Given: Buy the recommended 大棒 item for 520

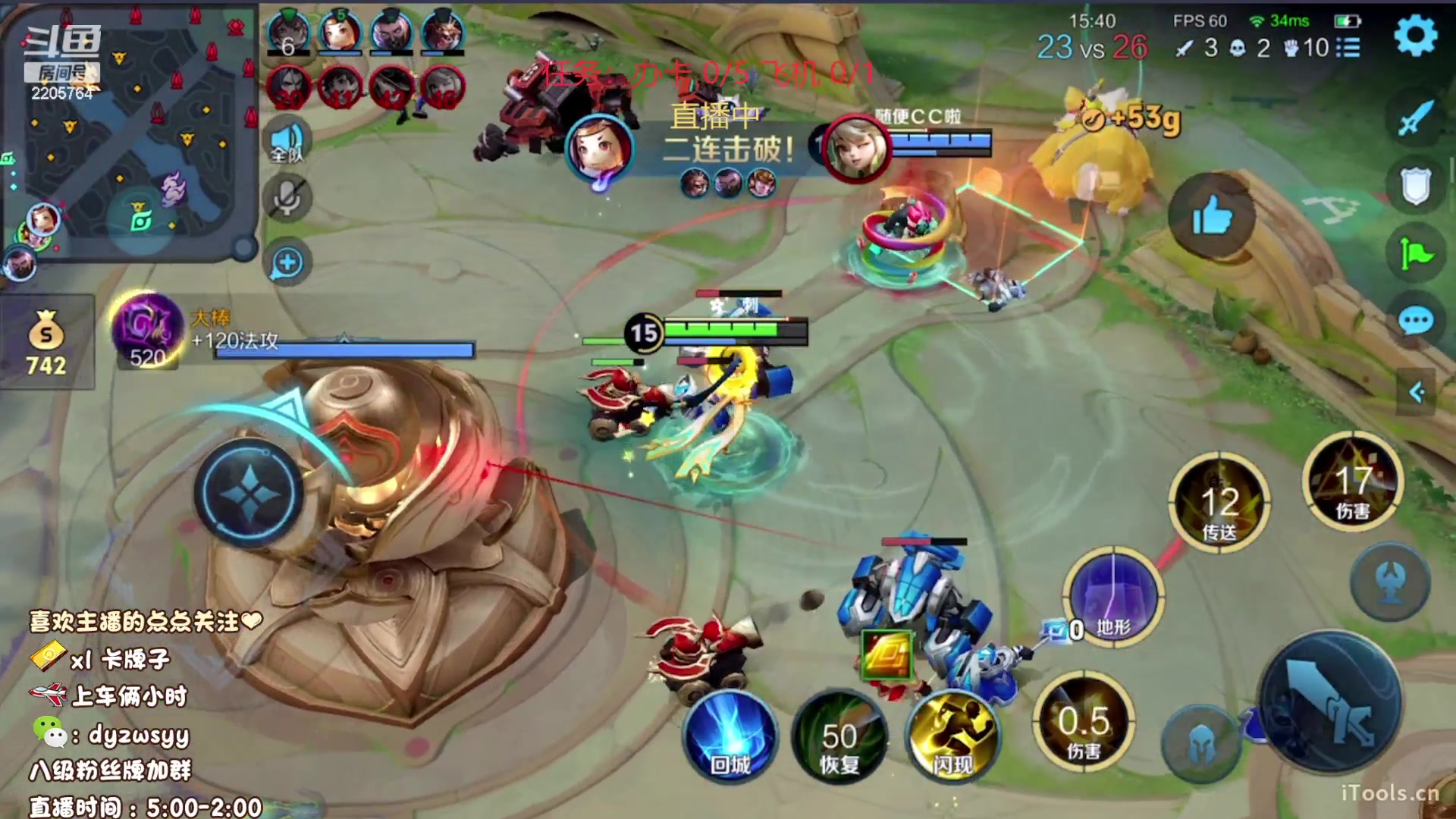Looking at the screenshot, I should (148, 331).
